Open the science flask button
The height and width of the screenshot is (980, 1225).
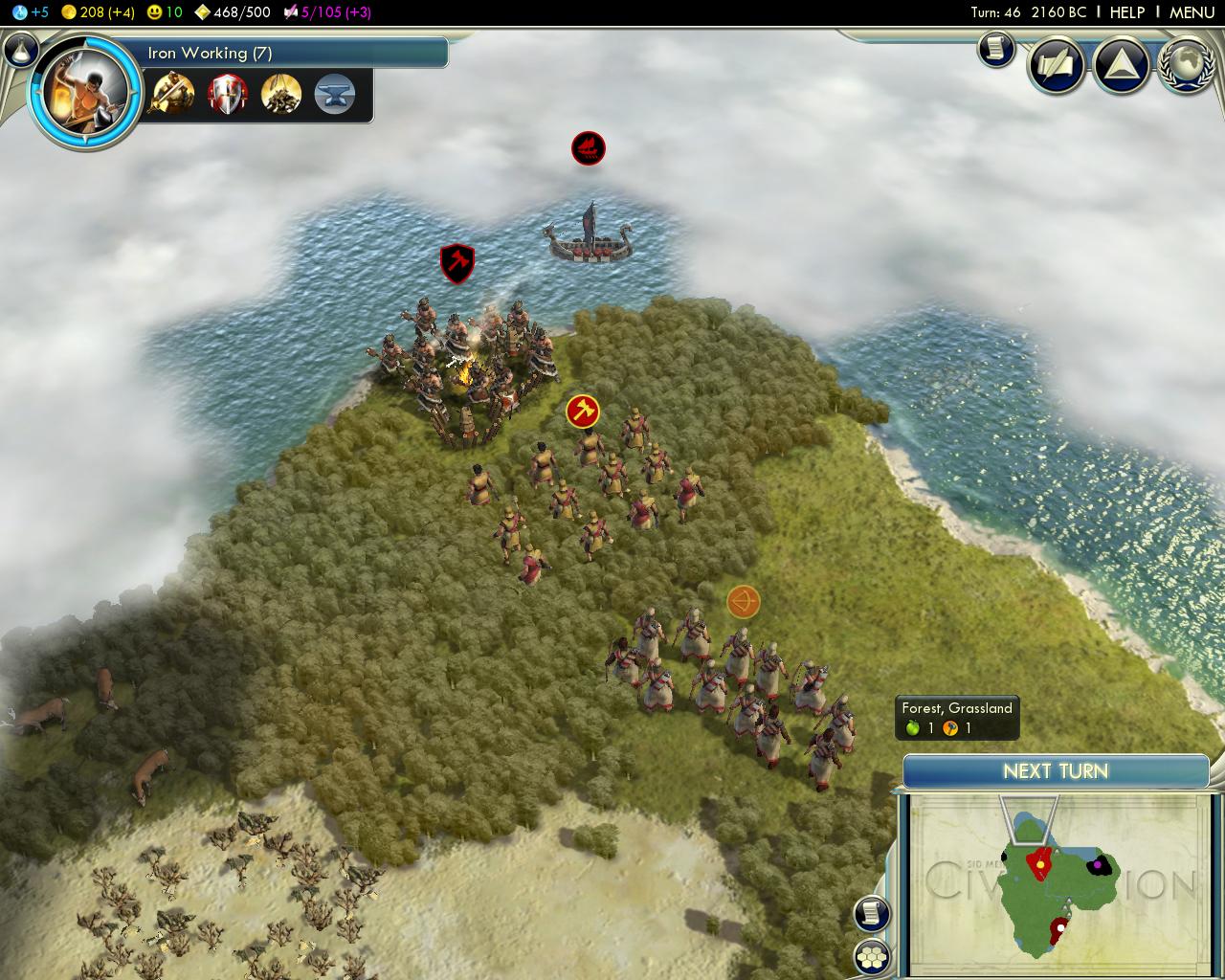[21, 51]
